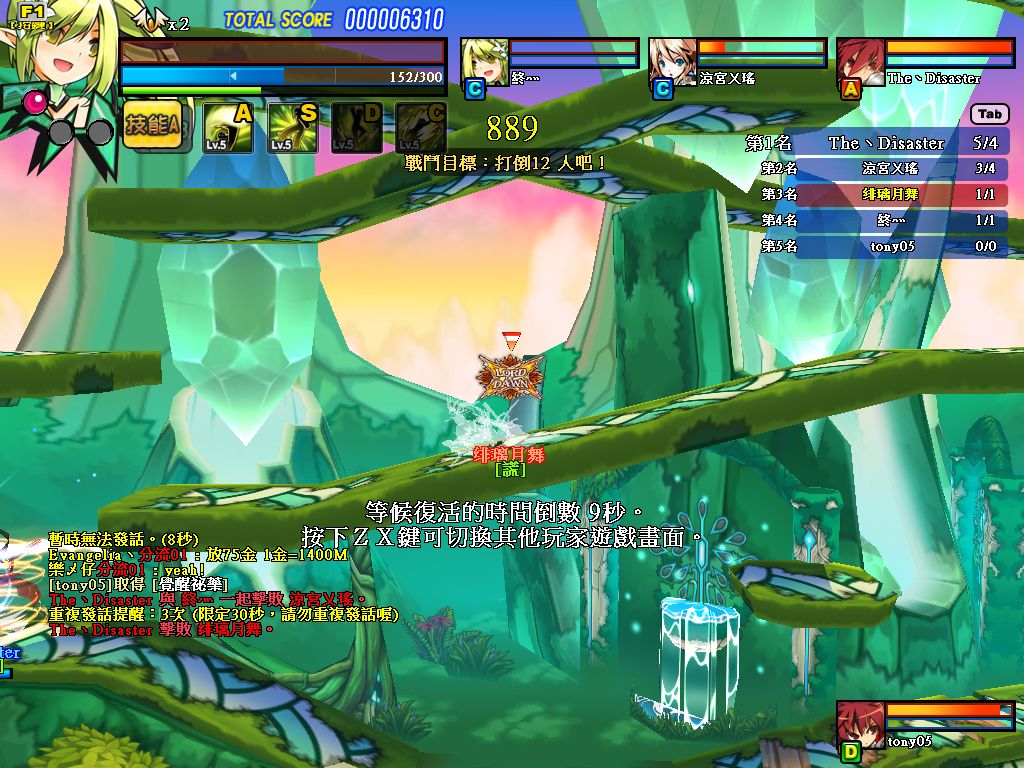Click the 技能A skill set button

click(x=152, y=126)
